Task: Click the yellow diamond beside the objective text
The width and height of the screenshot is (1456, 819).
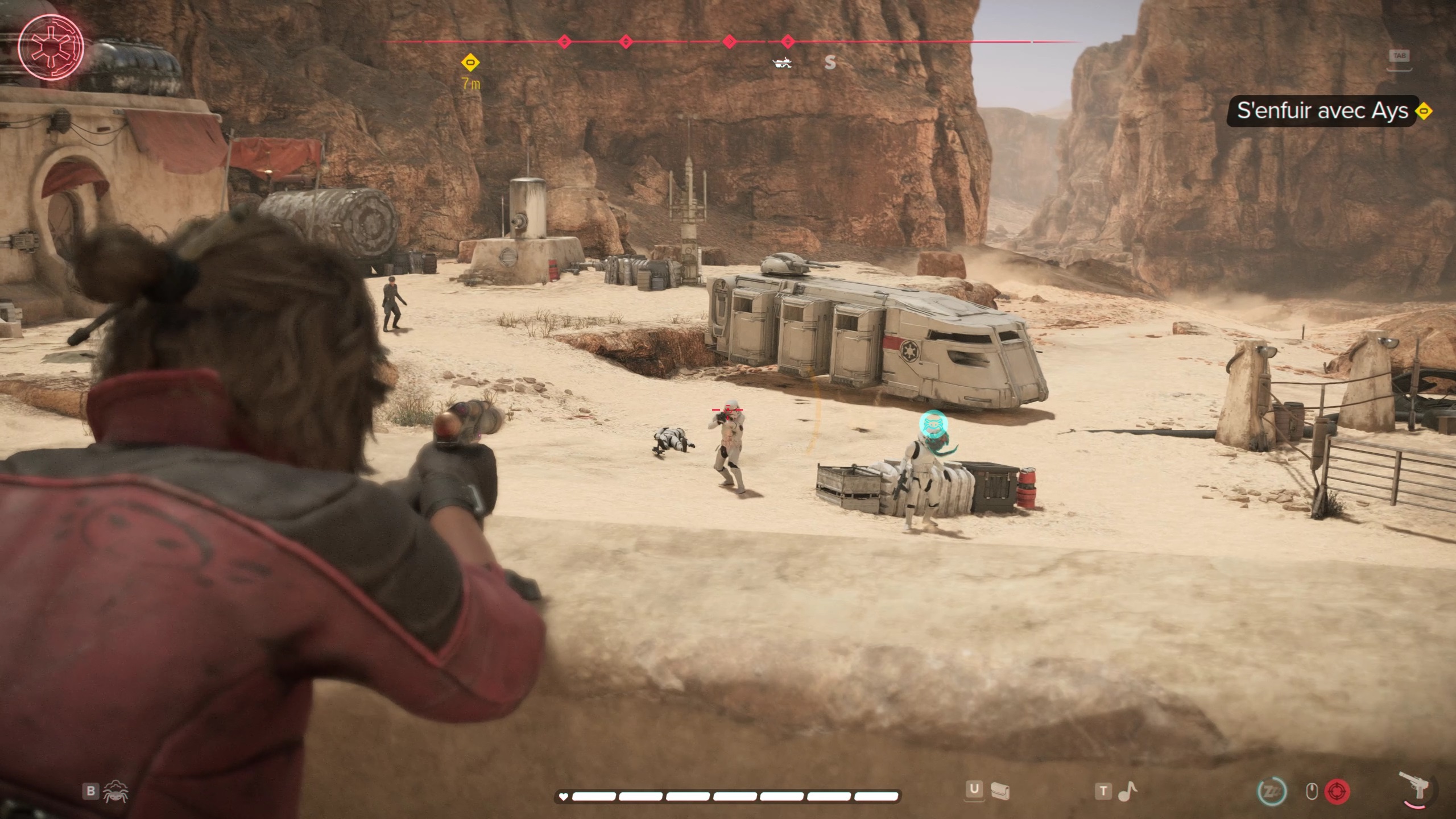Action: 1424,111
